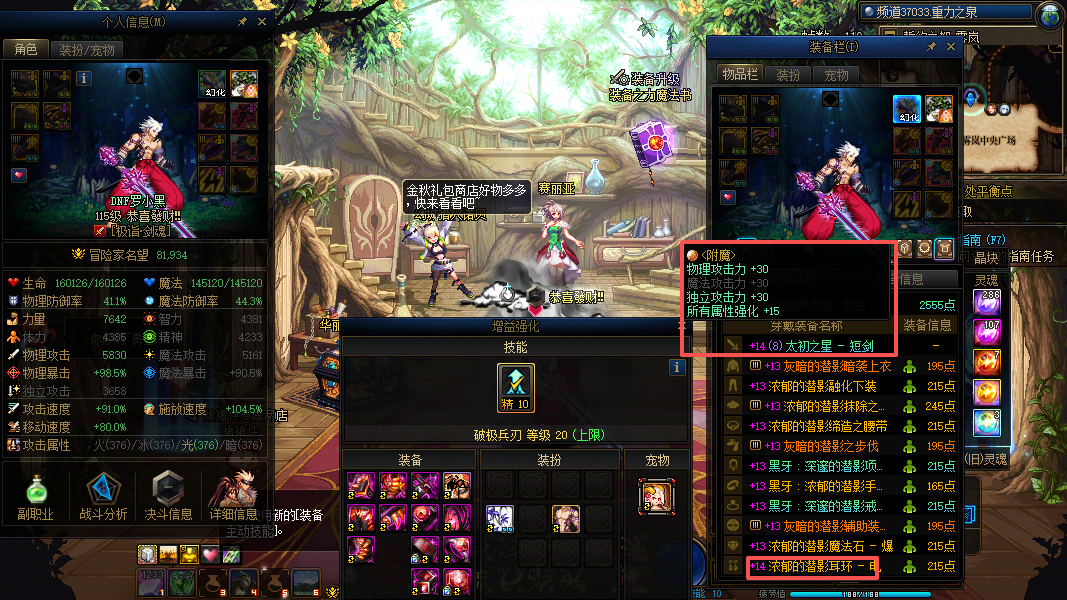The image size is (1067, 600).
Task: Close the 个人信息 character window
Action: coord(262,21)
